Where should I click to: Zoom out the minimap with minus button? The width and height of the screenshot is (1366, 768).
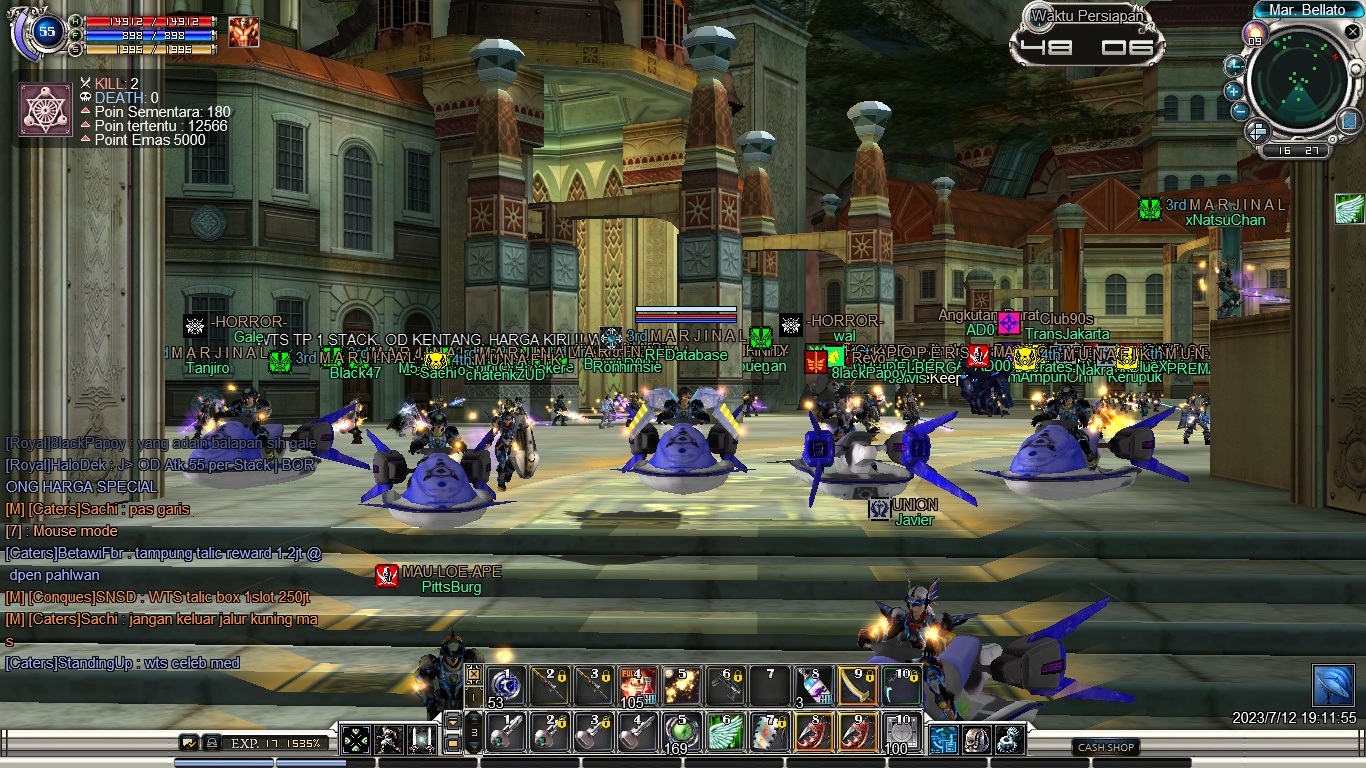click(x=1240, y=110)
